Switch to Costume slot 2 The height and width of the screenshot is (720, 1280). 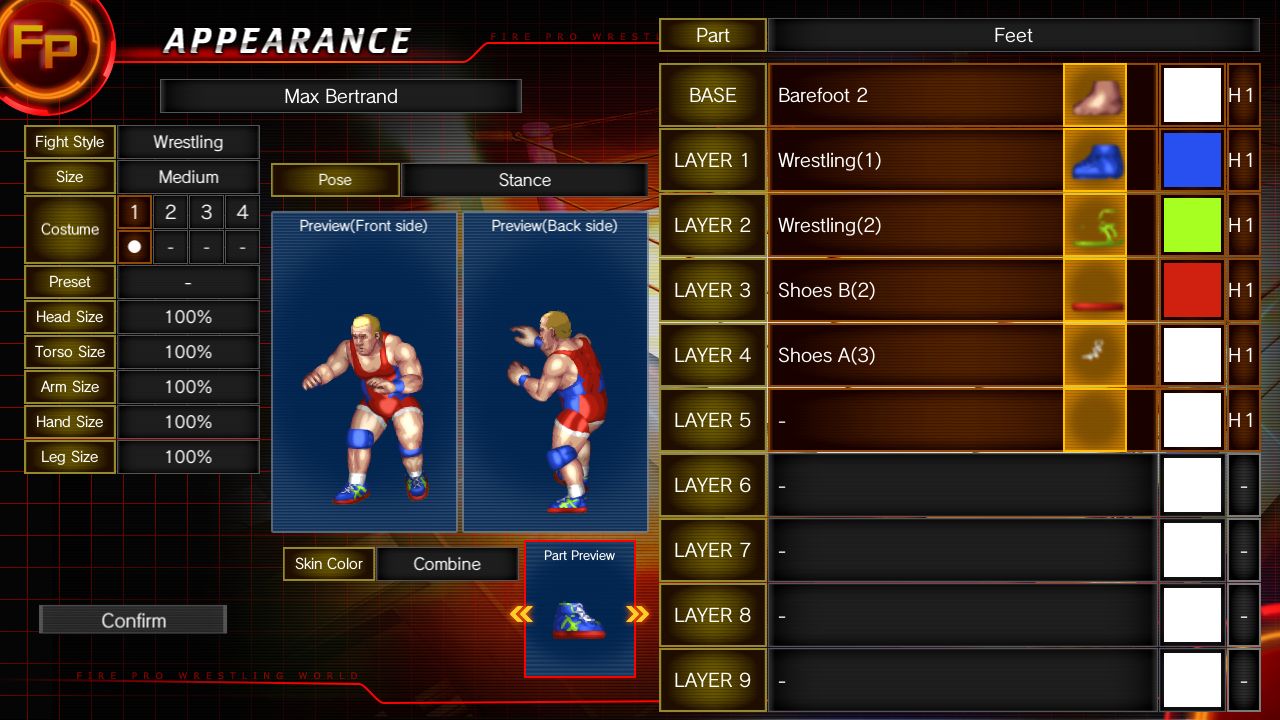click(169, 212)
